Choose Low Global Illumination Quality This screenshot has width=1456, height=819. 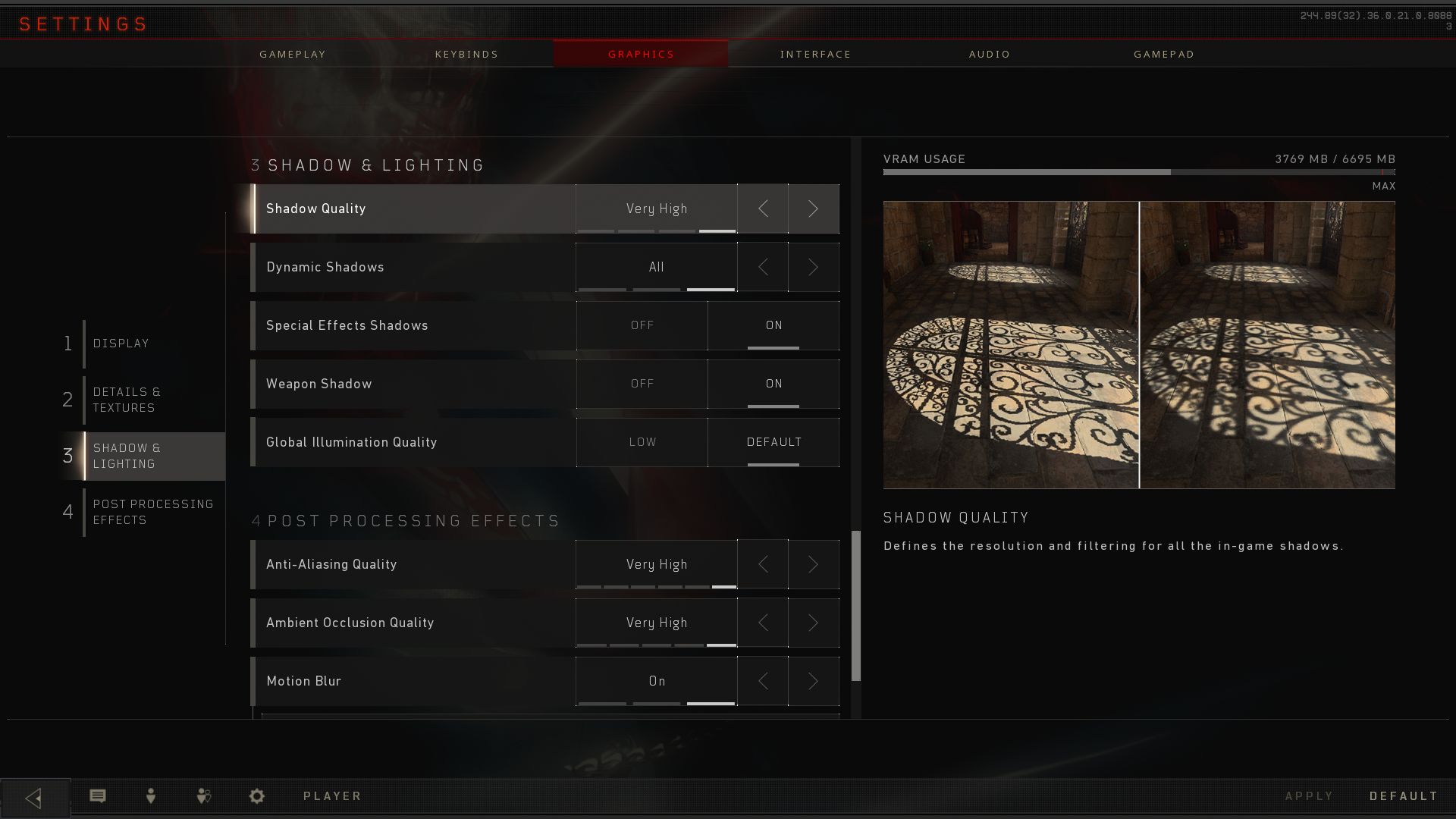642,442
